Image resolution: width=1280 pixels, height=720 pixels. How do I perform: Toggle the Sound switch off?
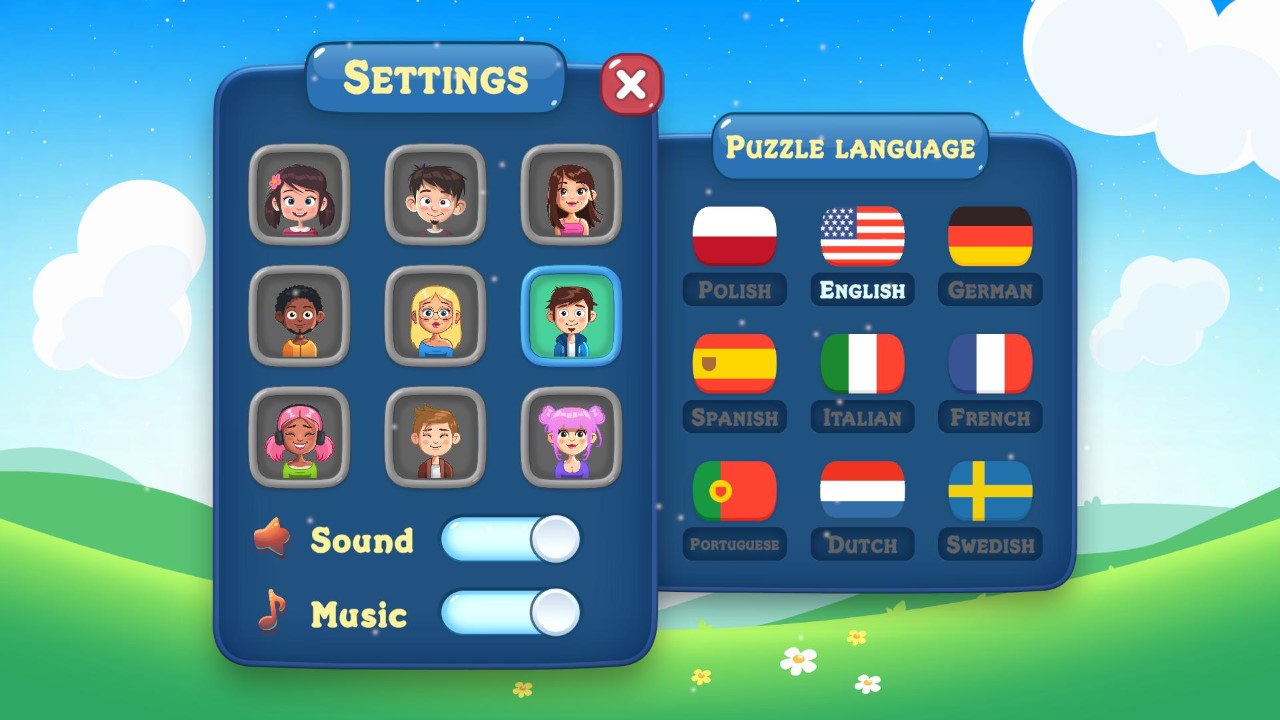512,540
